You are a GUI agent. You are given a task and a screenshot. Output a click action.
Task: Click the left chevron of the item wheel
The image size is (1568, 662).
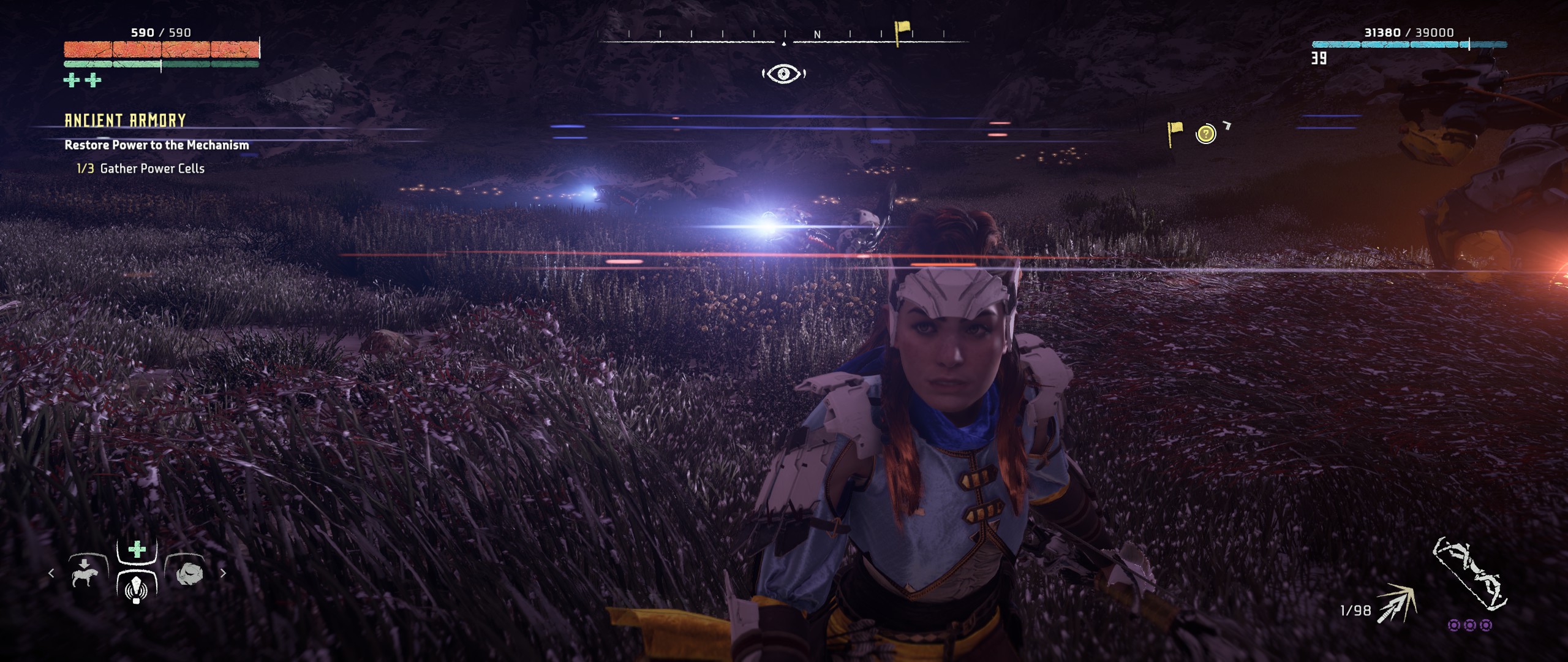tap(51, 574)
